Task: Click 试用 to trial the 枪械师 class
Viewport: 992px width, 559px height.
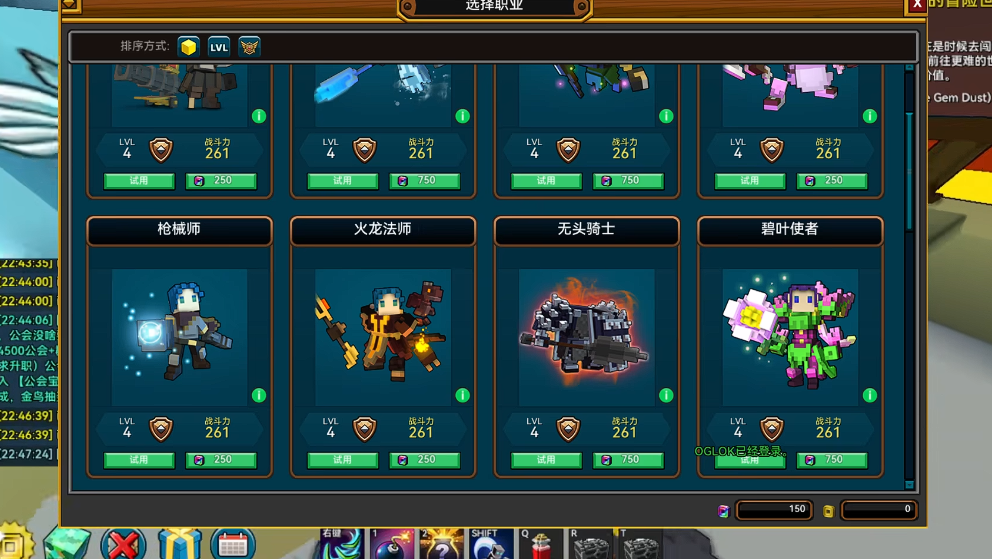Action: pos(139,460)
